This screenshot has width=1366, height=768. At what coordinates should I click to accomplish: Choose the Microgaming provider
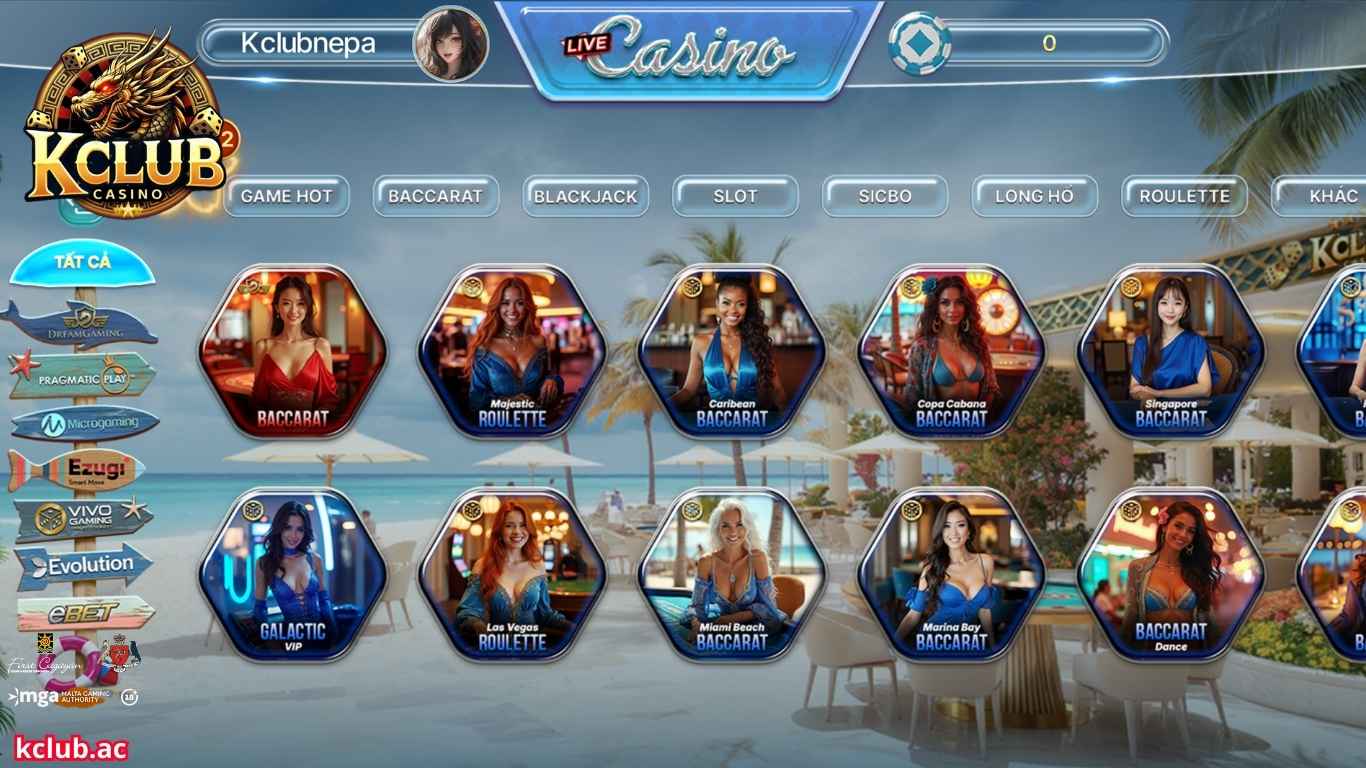[84, 421]
